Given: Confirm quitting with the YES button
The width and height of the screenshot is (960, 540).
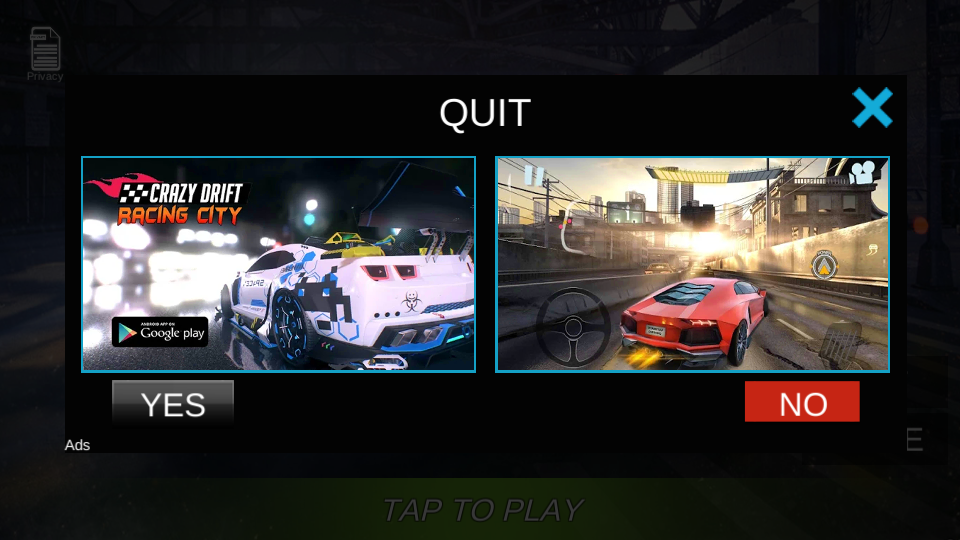Looking at the screenshot, I should point(173,403).
